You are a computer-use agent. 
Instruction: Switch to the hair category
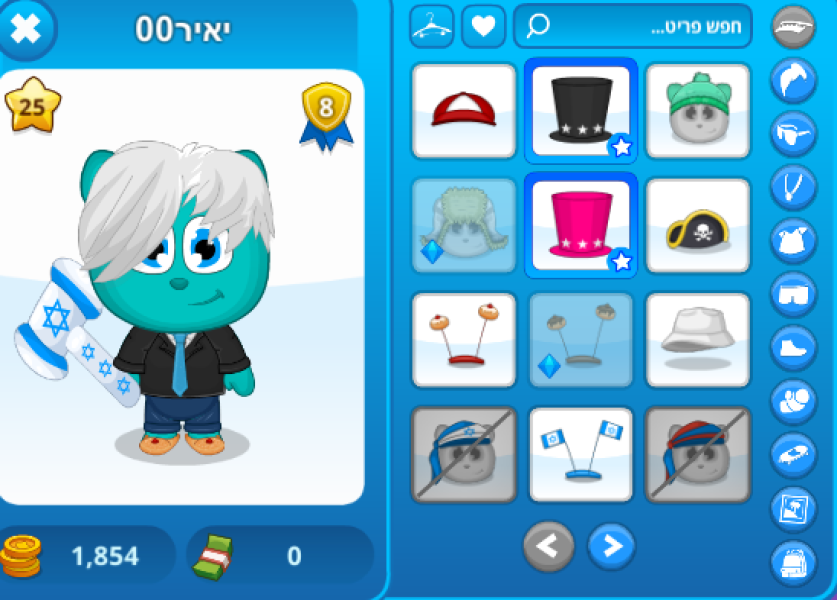coord(793,80)
